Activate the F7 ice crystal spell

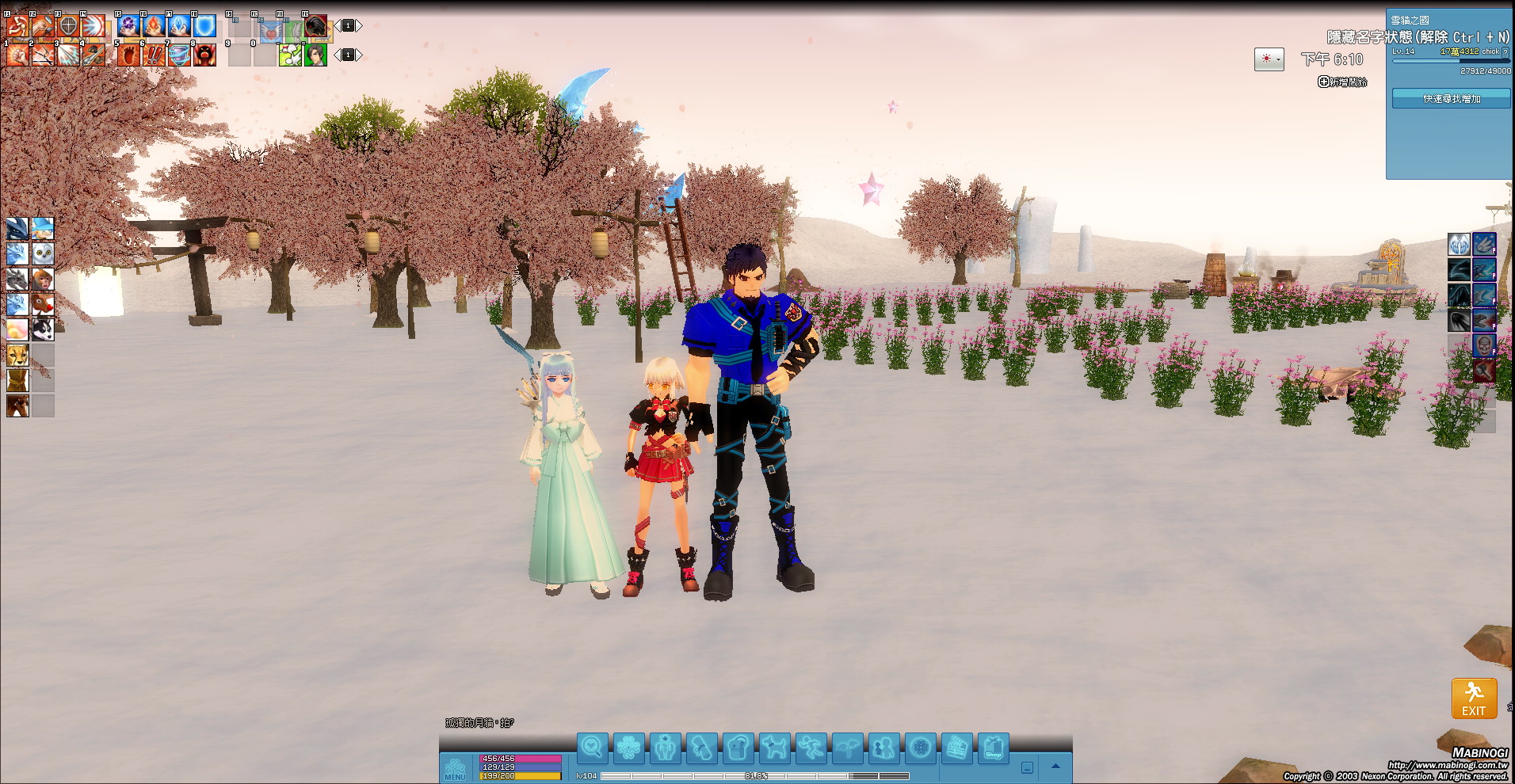[x=179, y=26]
